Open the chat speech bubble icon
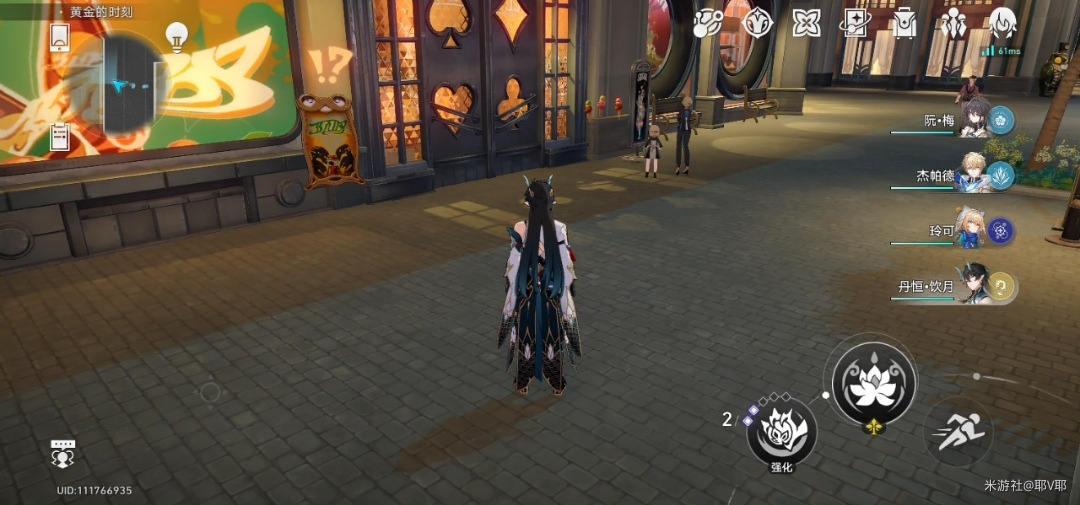 (62, 454)
